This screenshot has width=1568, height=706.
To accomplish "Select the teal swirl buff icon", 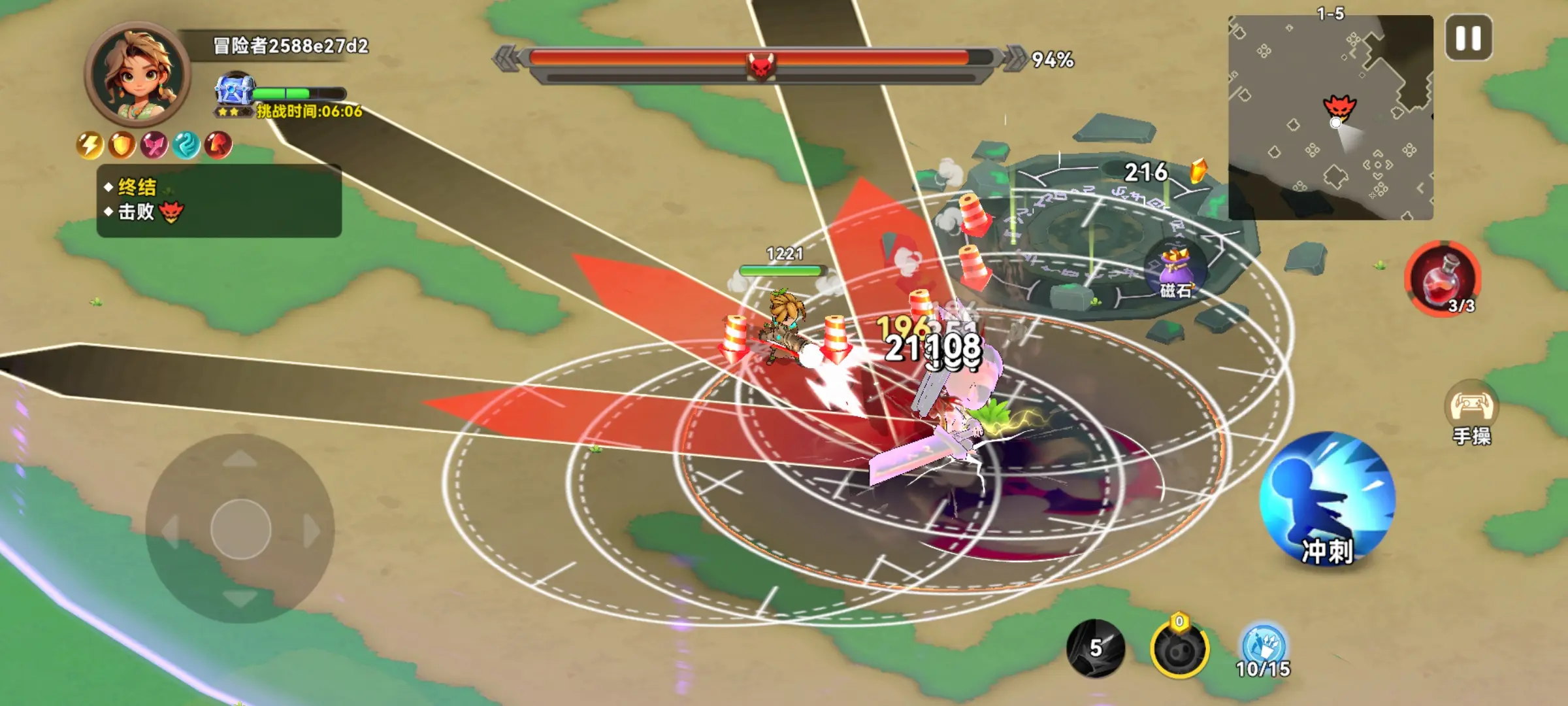I will point(186,145).
